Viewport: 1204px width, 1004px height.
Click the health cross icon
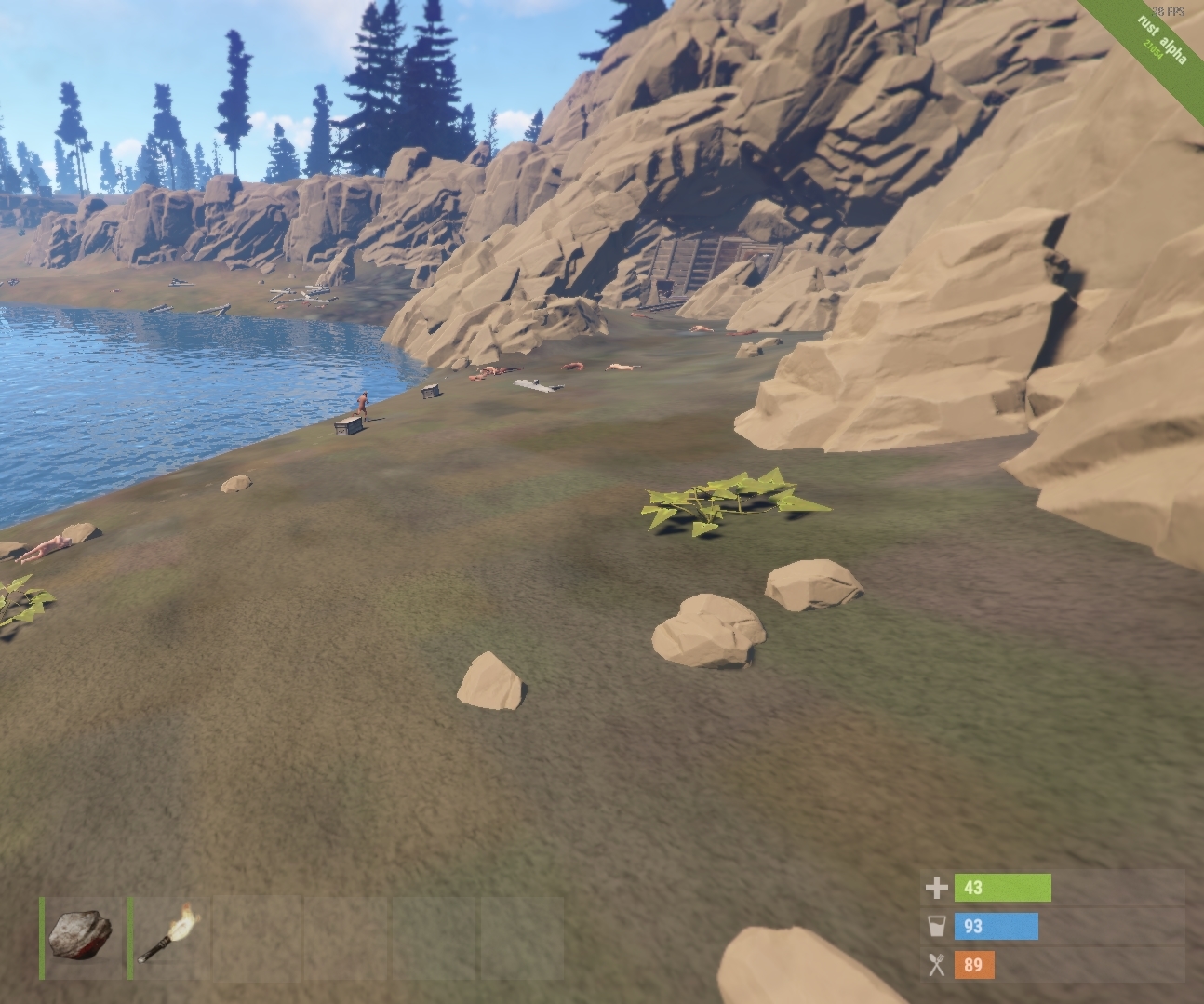click(935, 888)
